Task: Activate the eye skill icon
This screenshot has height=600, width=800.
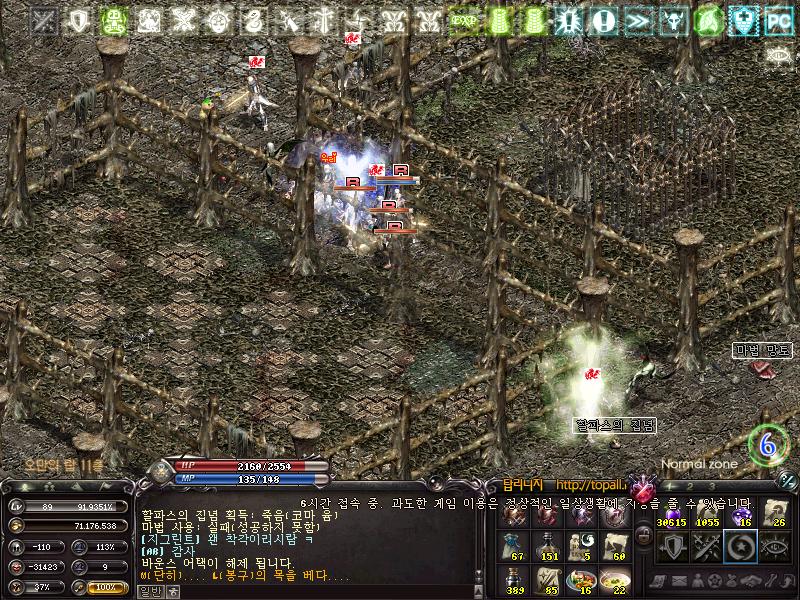Action: (x=777, y=548)
